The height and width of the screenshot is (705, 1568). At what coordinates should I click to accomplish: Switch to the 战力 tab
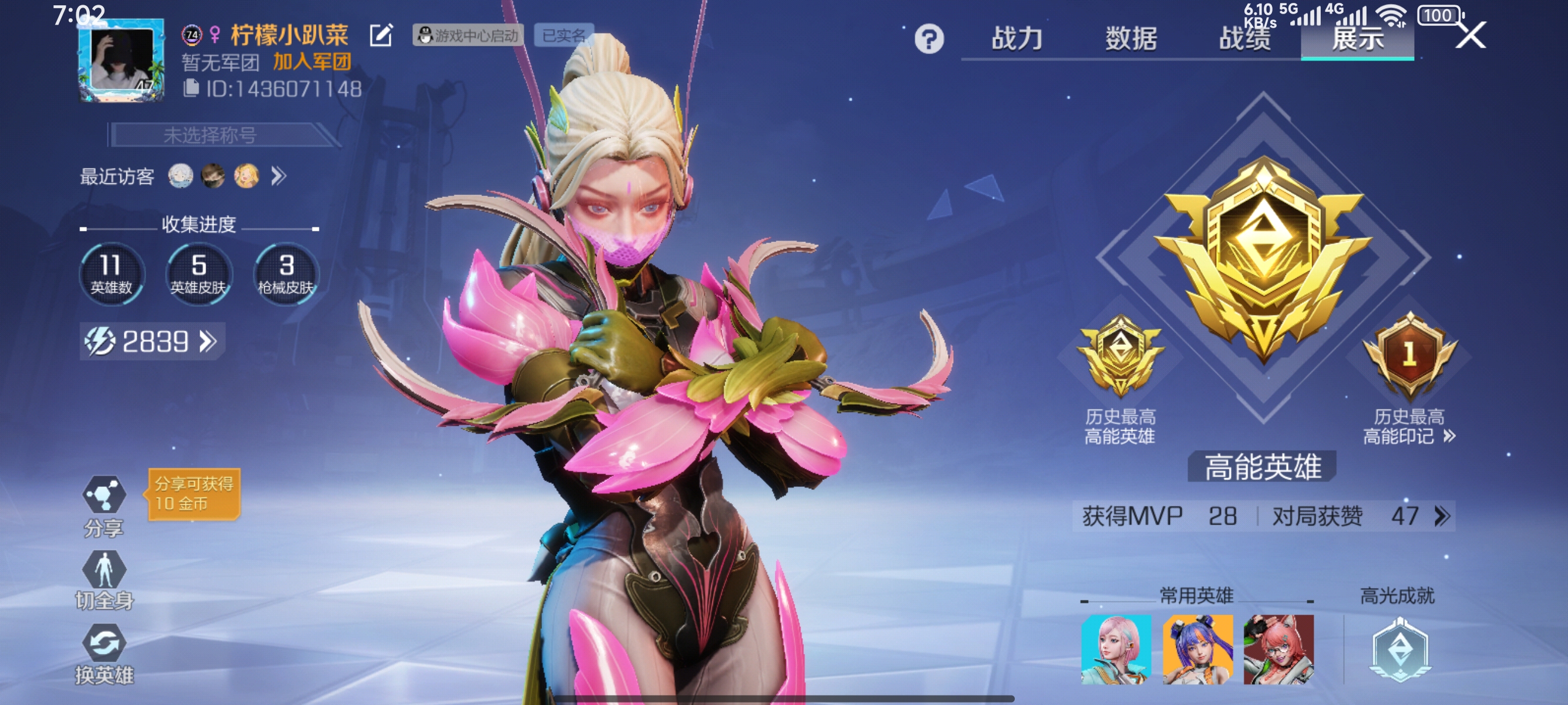point(1017,38)
